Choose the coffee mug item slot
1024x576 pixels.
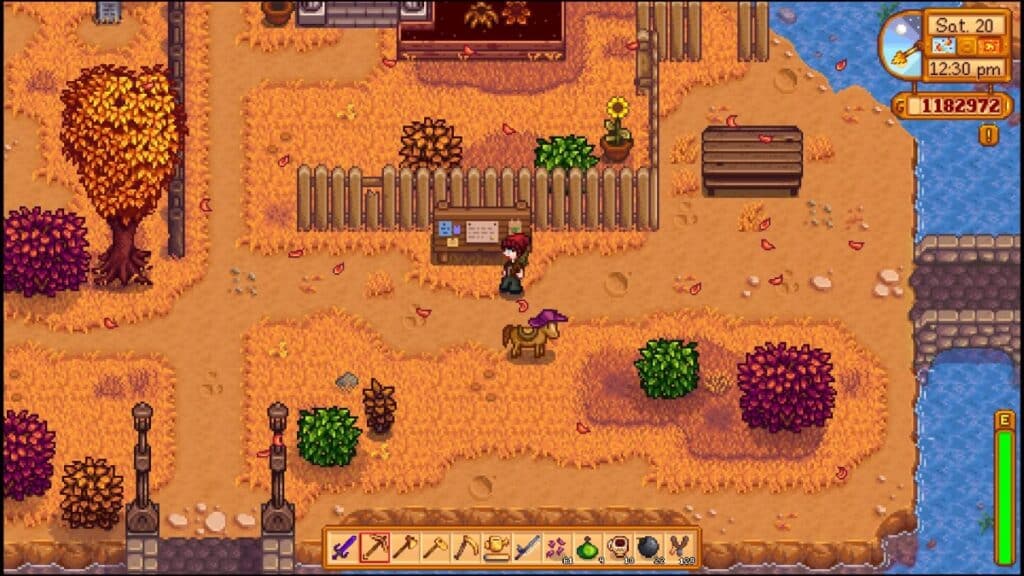pos(618,548)
